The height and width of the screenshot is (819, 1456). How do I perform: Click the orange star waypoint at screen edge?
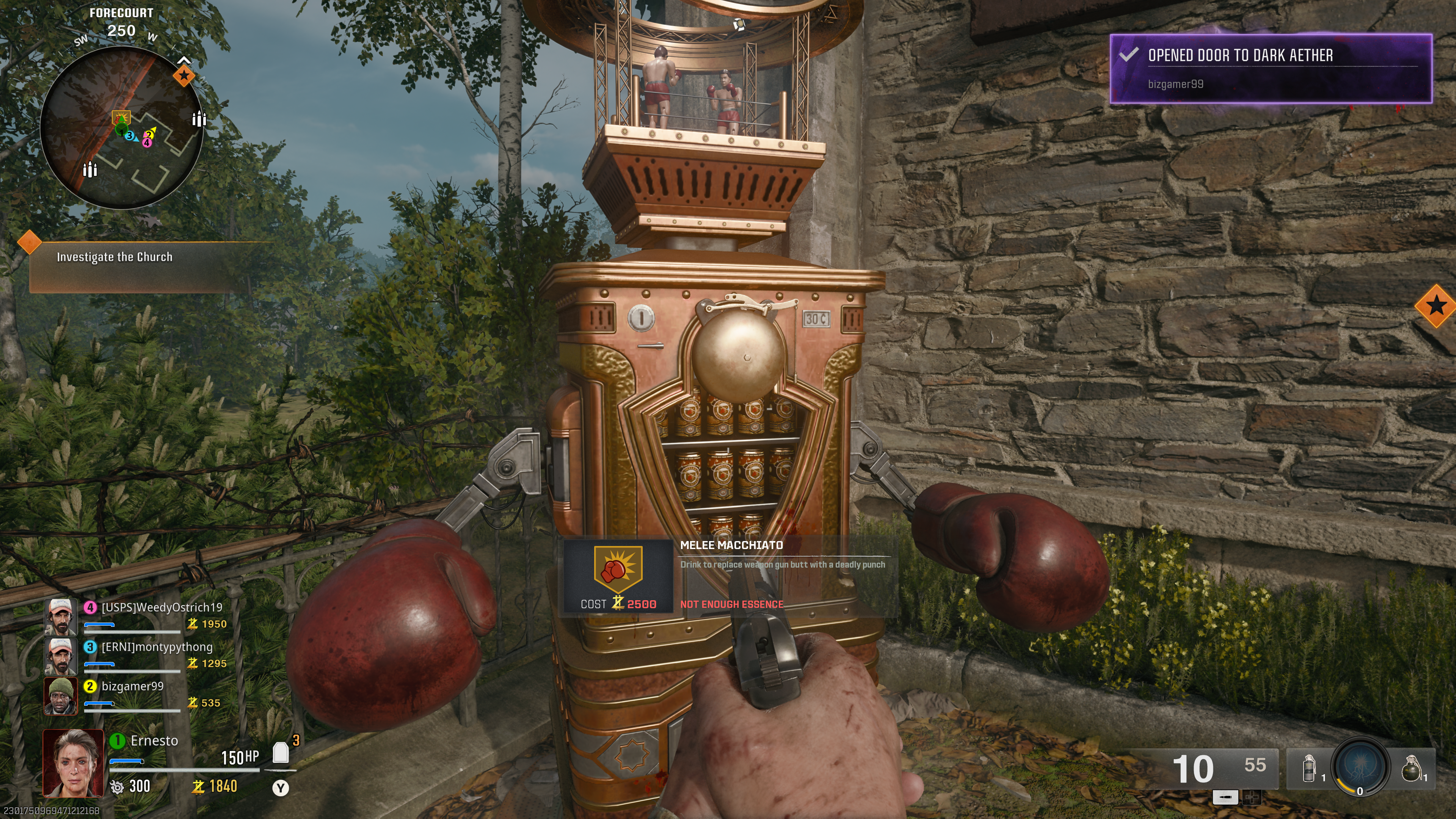point(1436,306)
